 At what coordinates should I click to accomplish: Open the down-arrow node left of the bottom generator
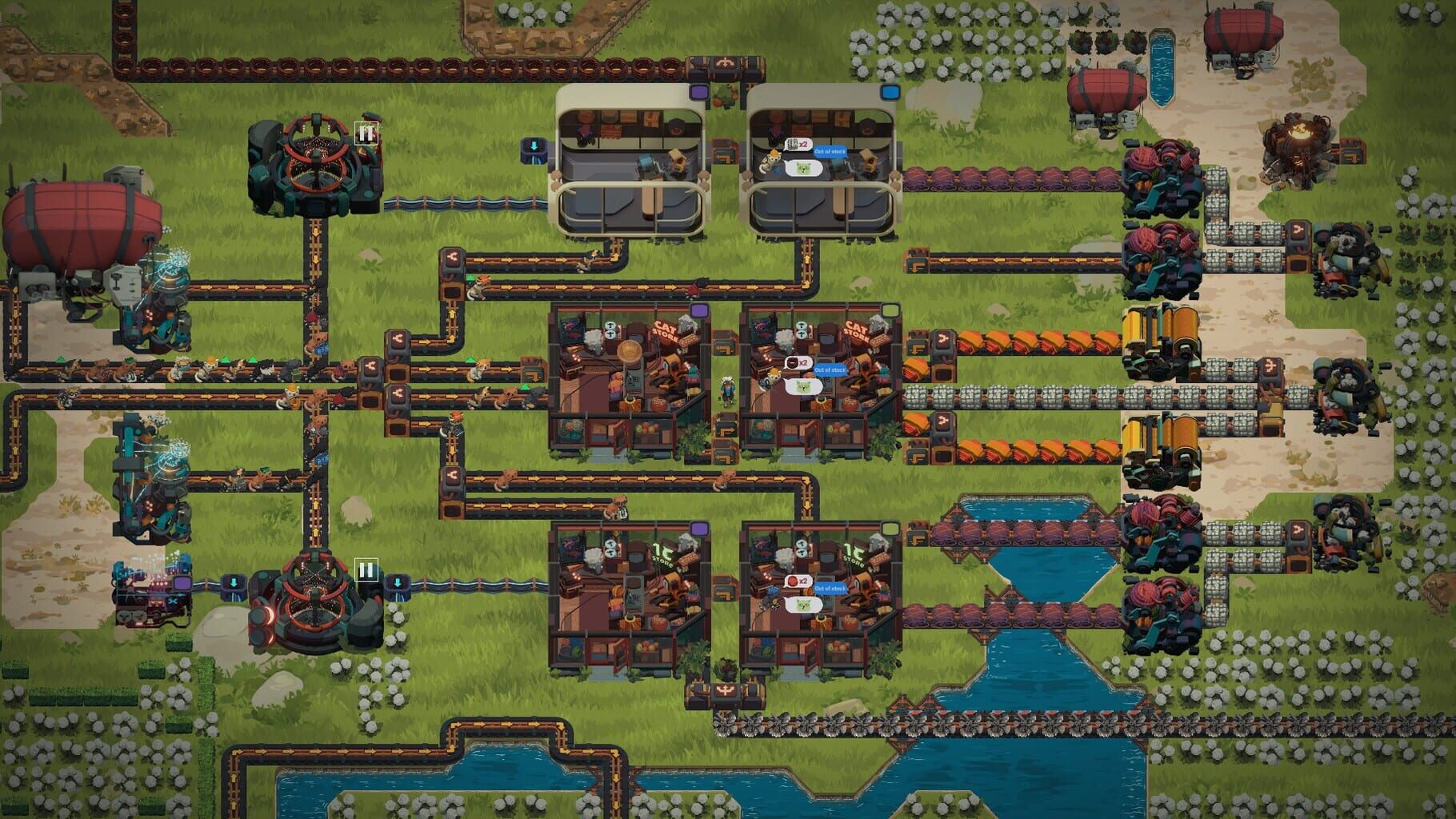(234, 584)
